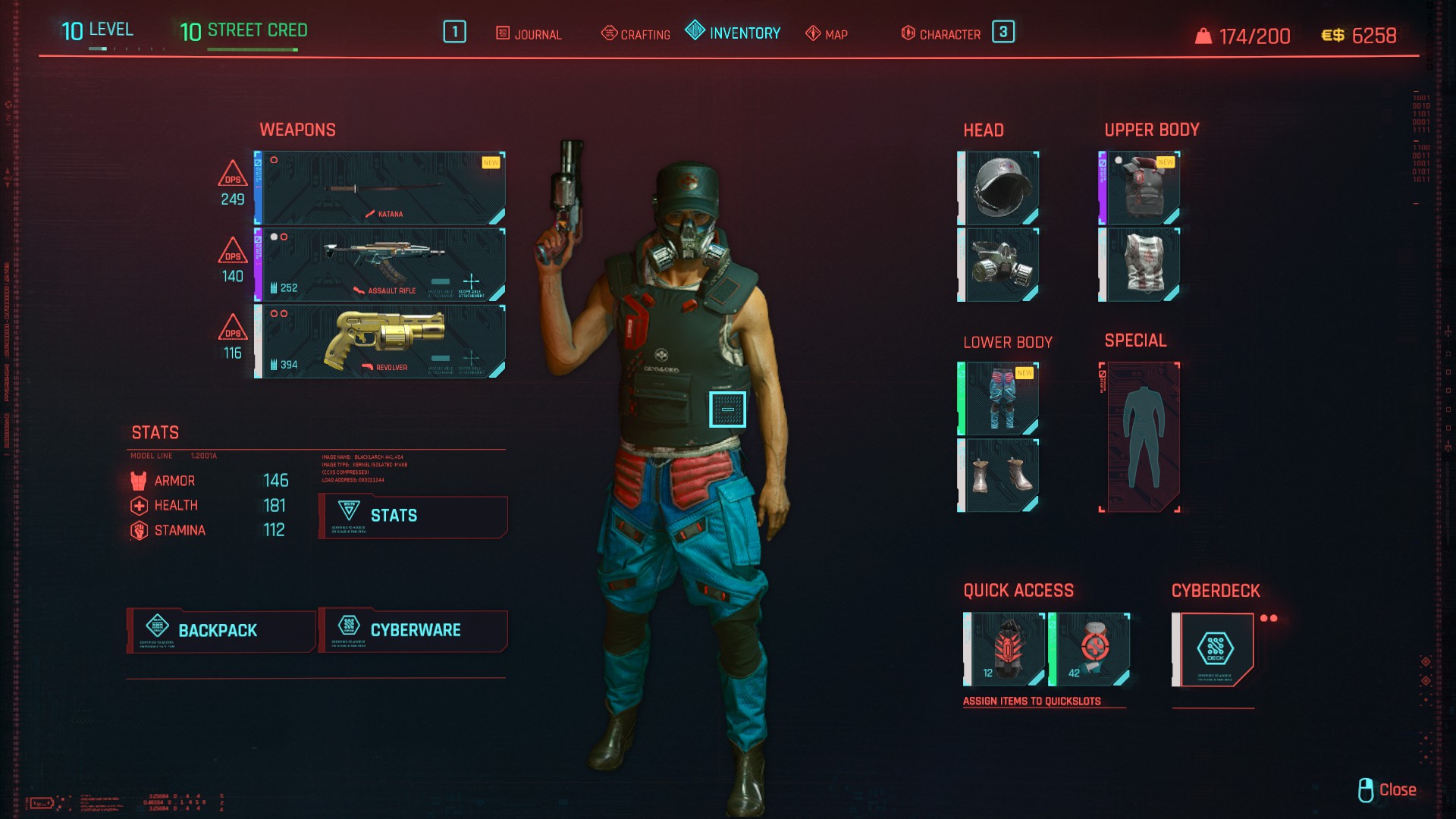Select the gas mask face slot
The width and height of the screenshot is (1456, 819).
click(999, 265)
